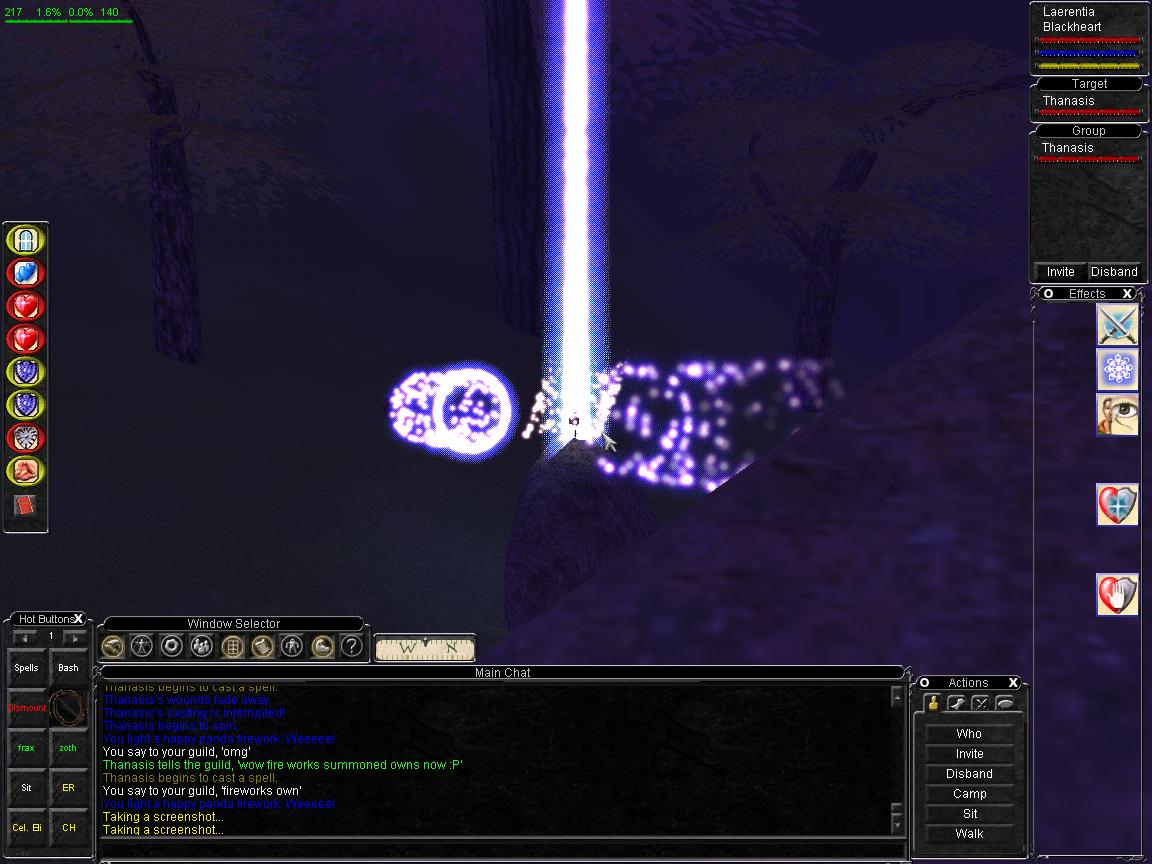Choose Camp in the Actions window

(969, 794)
